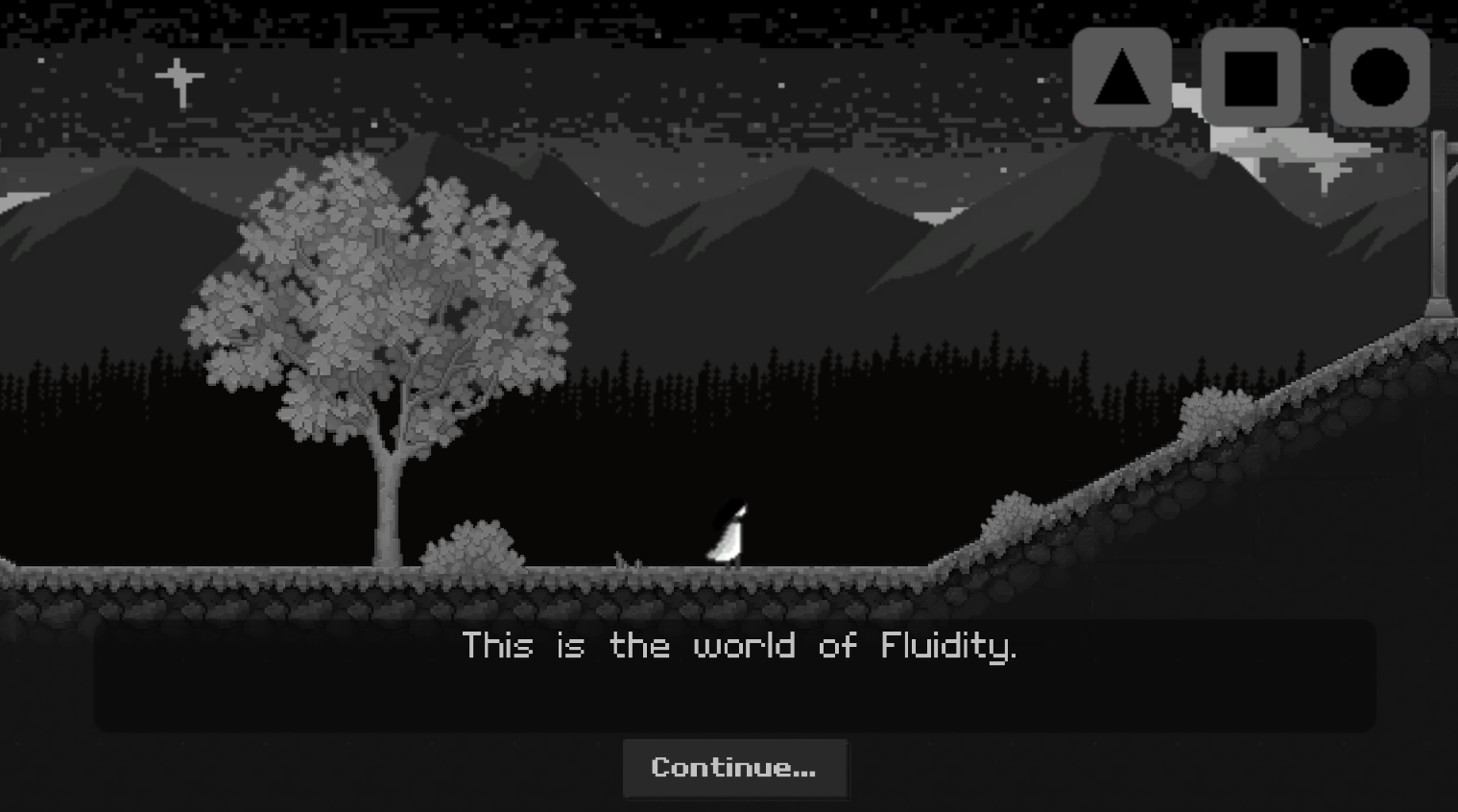
Task: Activate the leftmost control button
Action: [x=1122, y=77]
